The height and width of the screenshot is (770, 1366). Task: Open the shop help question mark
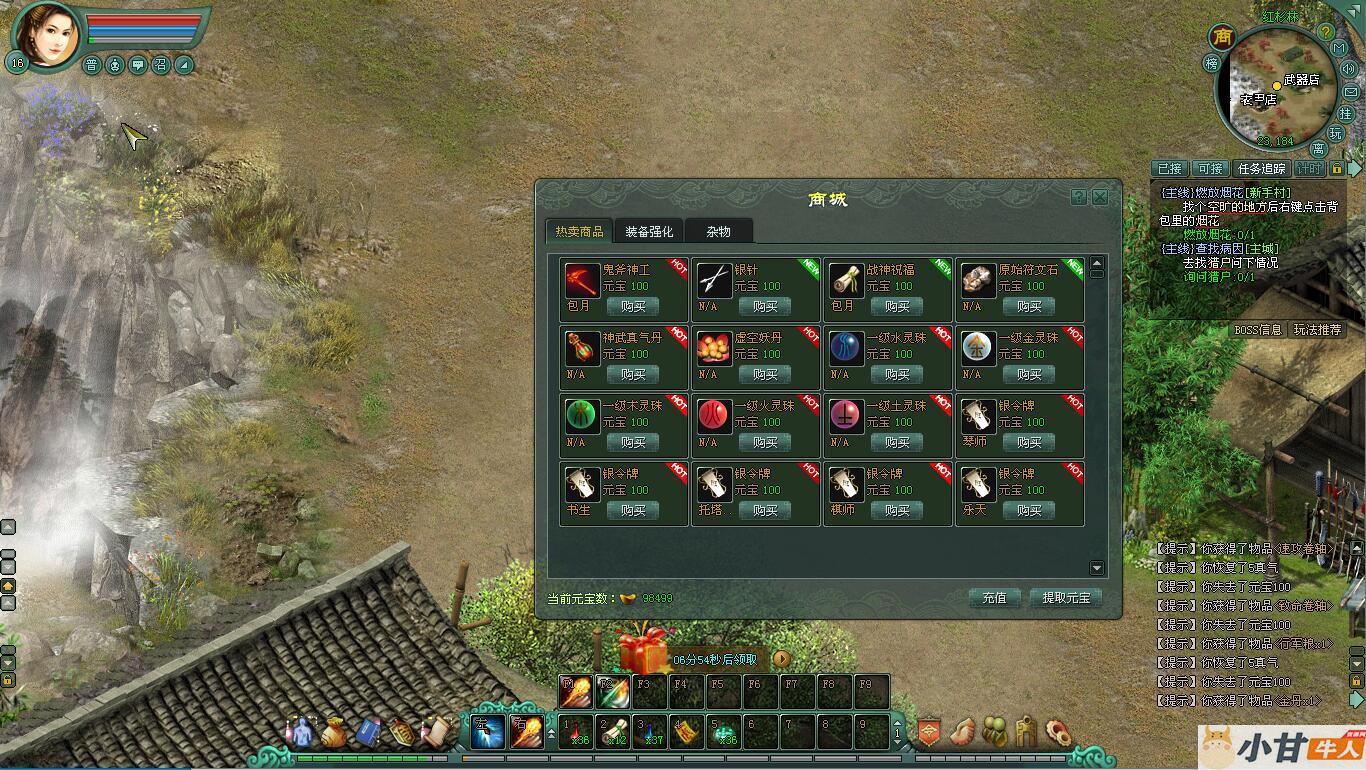(1078, 197)
